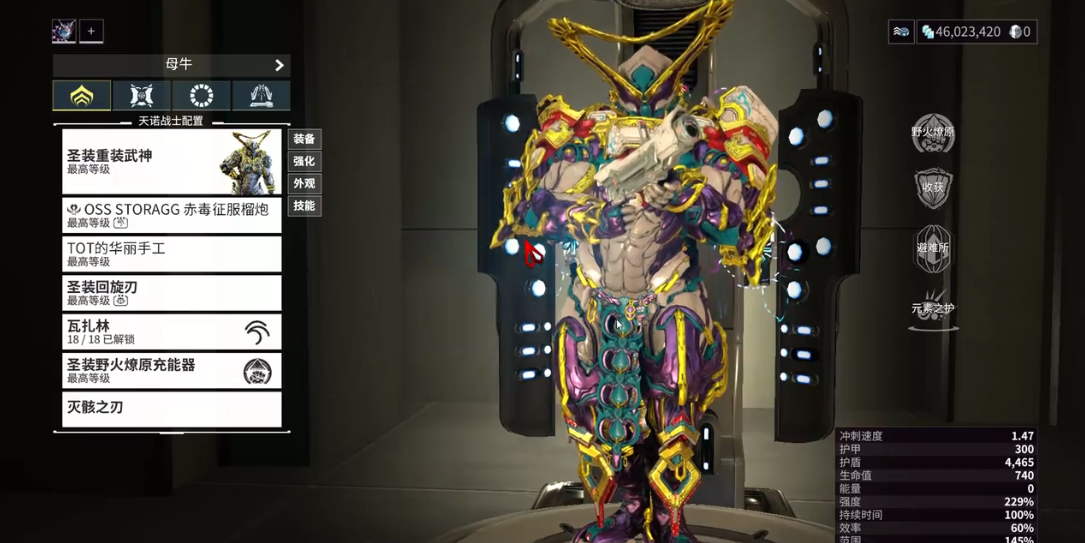Open the 外观 appearance button
This screenshot has height=543, width=1085.
point(304,184)
